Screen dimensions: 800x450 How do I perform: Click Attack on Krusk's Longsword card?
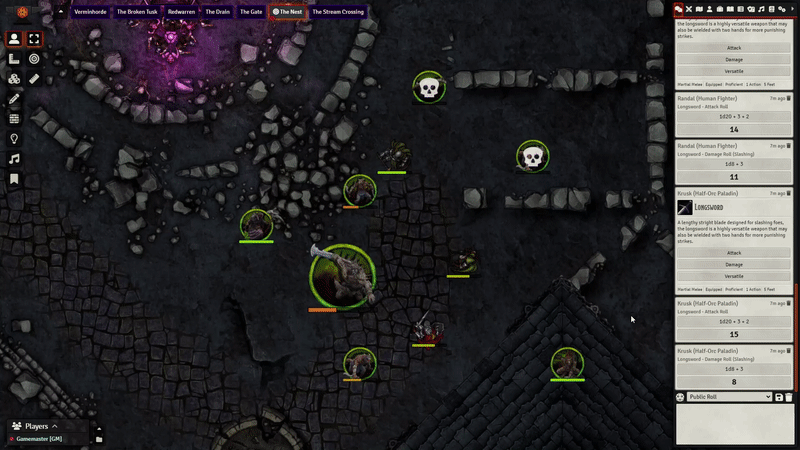pos(734,253)
